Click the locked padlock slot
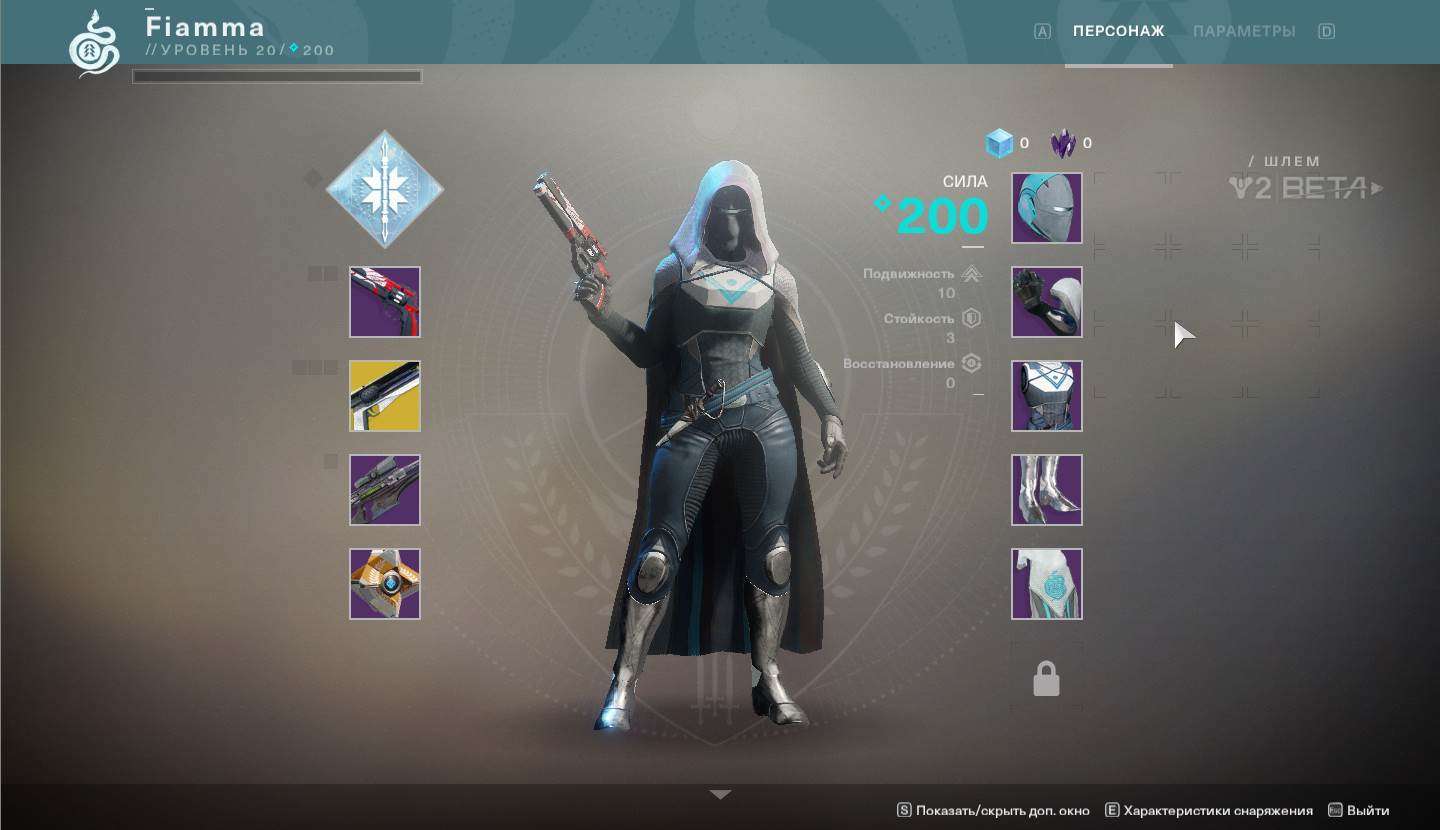This screenshot has width=1440, height=830. (x=1046, y=679)
